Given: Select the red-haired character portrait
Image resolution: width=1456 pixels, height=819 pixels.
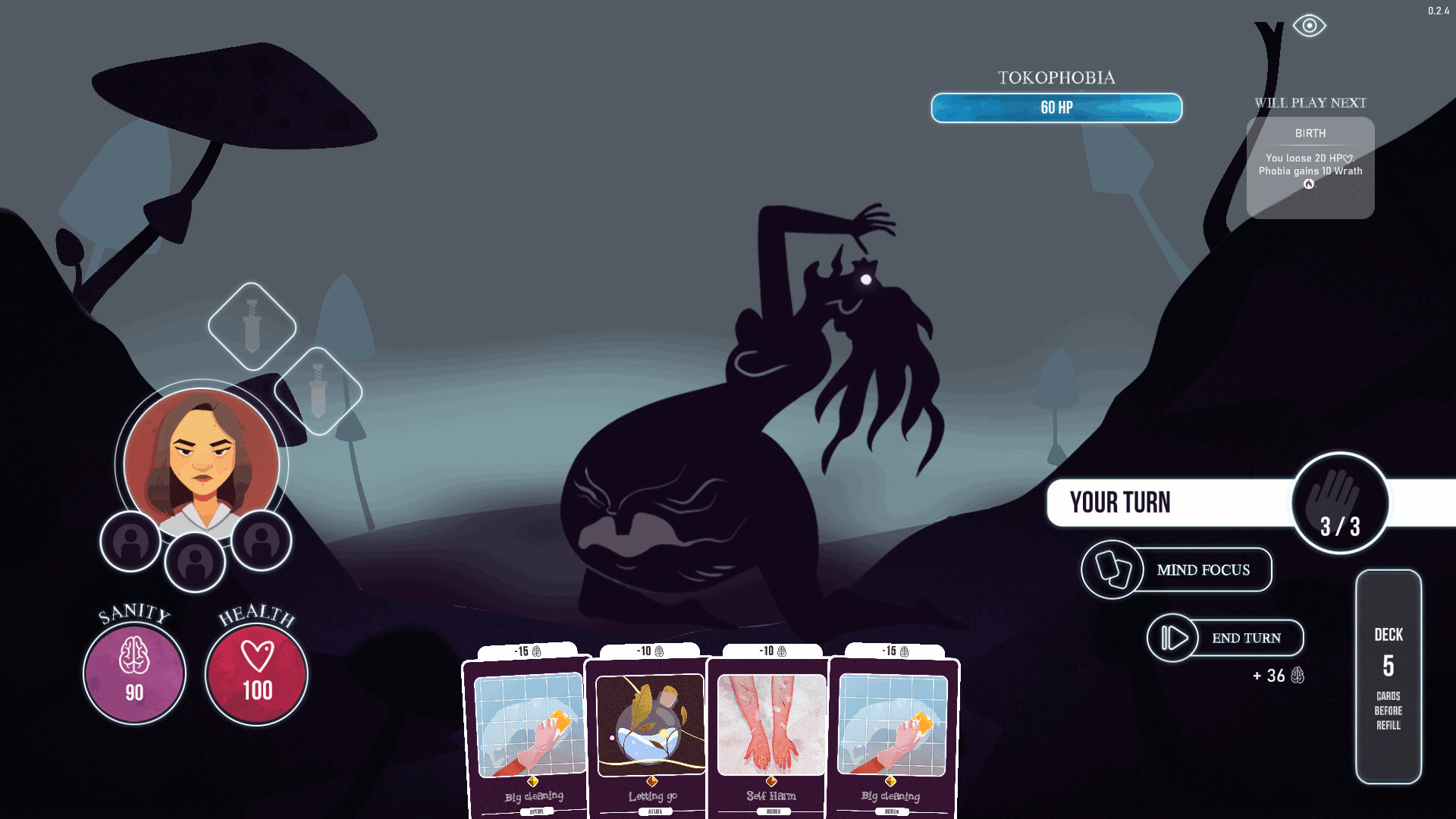Looking at the screenshot, I should click(202, 463).
